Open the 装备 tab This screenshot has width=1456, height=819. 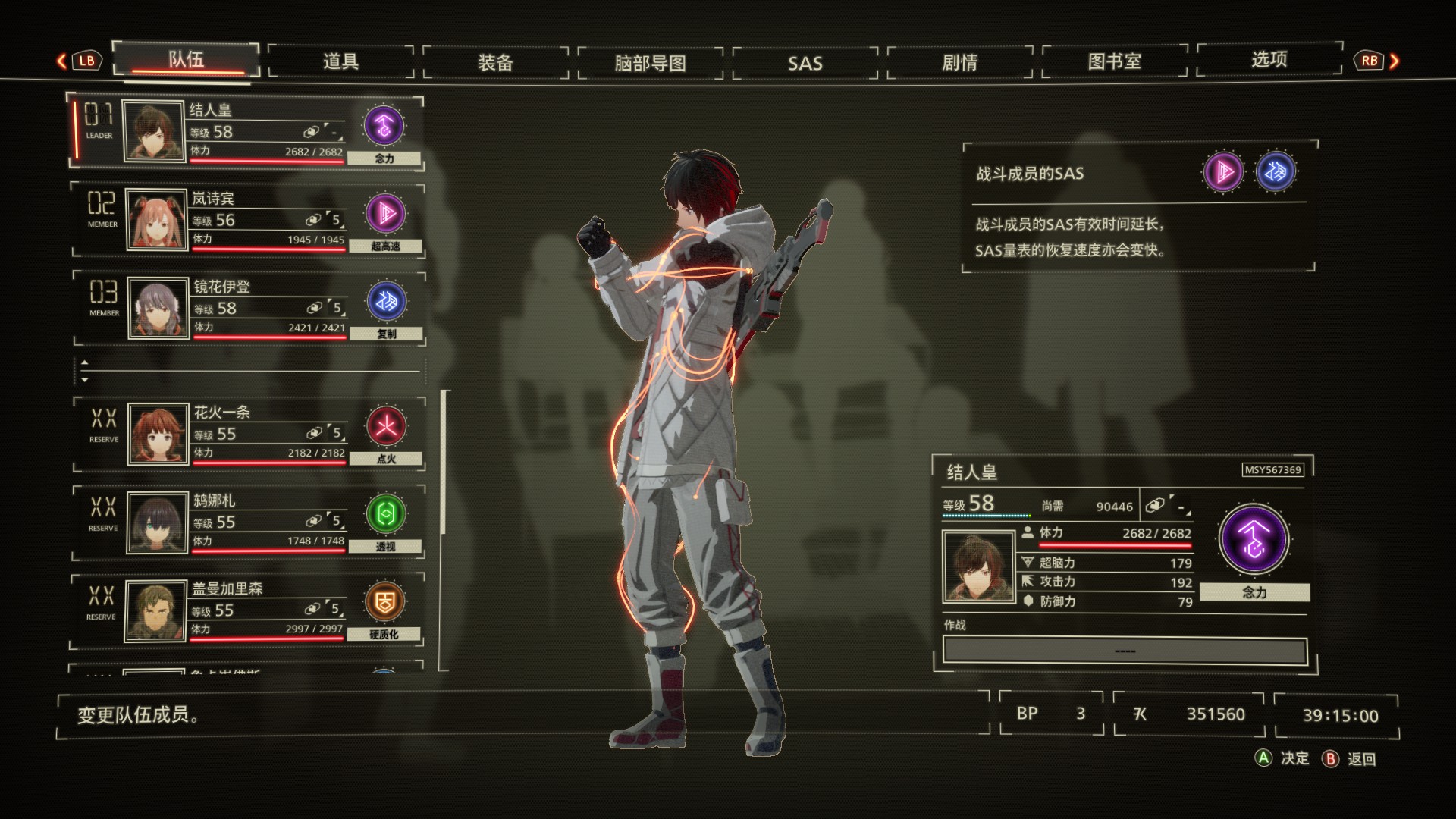point(495,62)
